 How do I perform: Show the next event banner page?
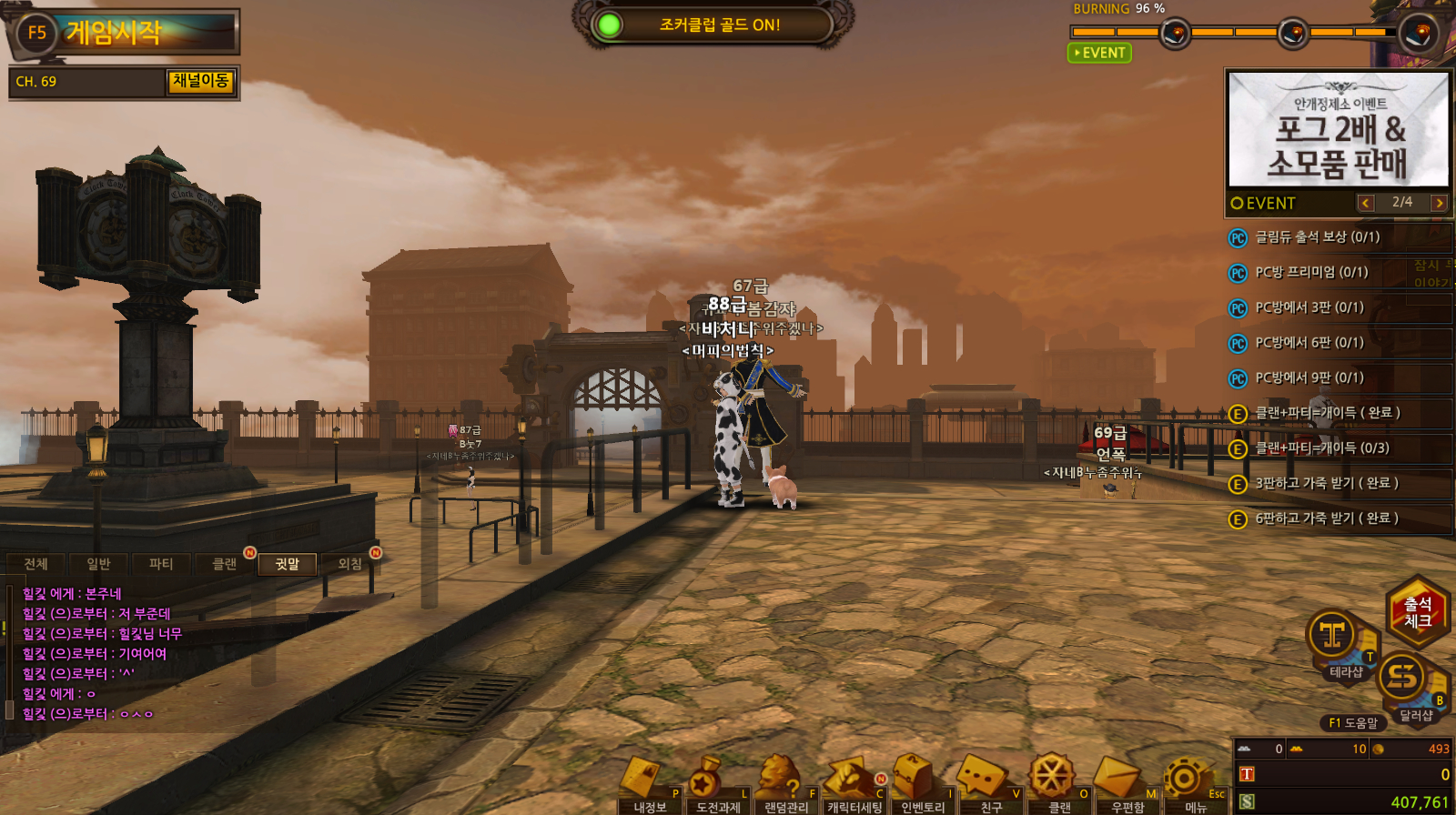coord(1439,203)
